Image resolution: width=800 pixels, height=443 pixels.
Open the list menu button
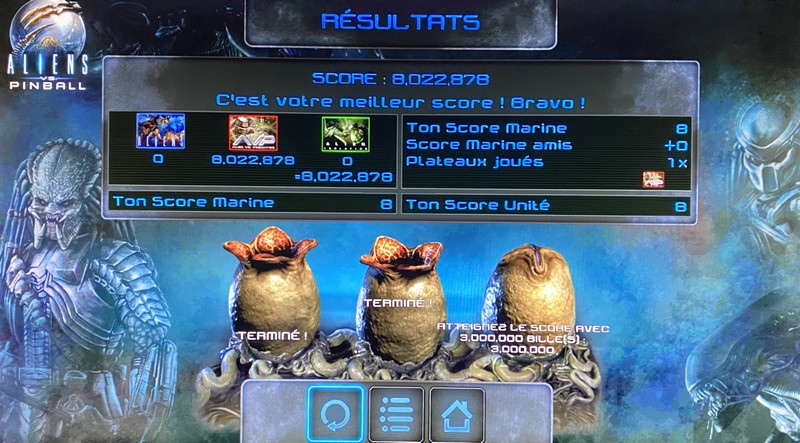(x=397, y=412)
